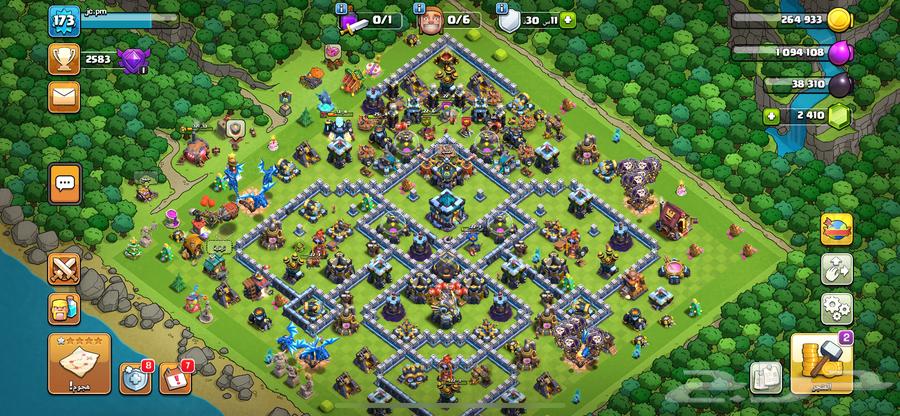Open the mailbox envelope messages
The width and height of the screenshot is (900, 416).
point(64,96)
